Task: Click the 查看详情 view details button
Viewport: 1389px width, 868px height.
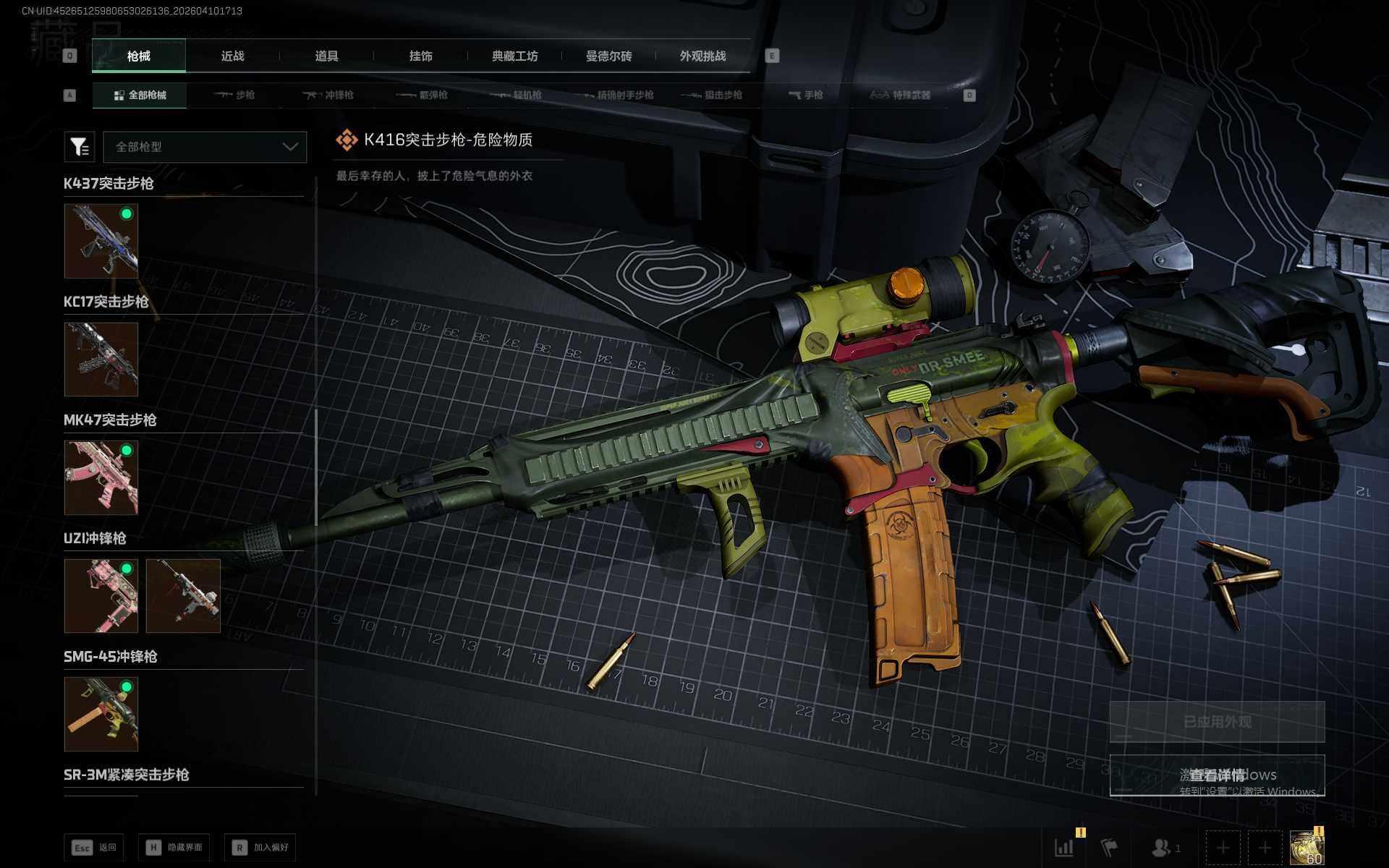Action: point(1217,775)
